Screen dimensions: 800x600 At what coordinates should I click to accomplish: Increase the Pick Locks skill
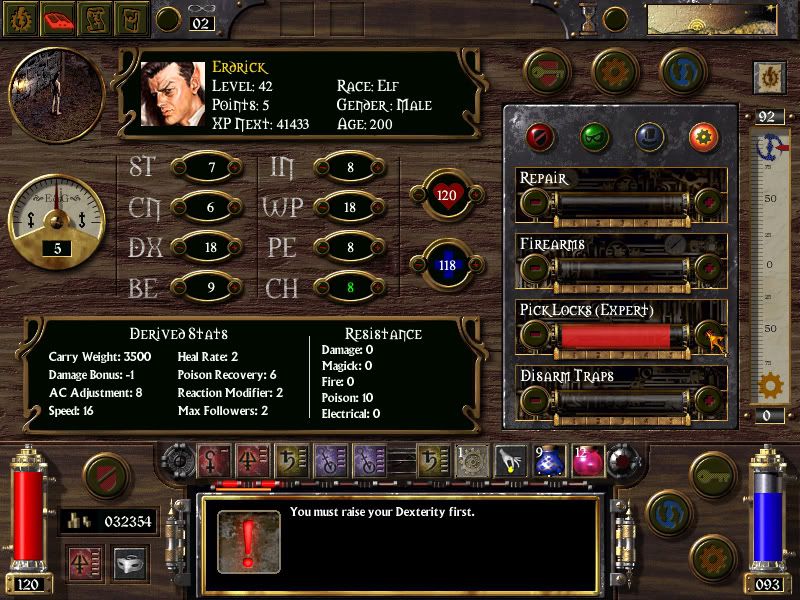coord(709,335)
